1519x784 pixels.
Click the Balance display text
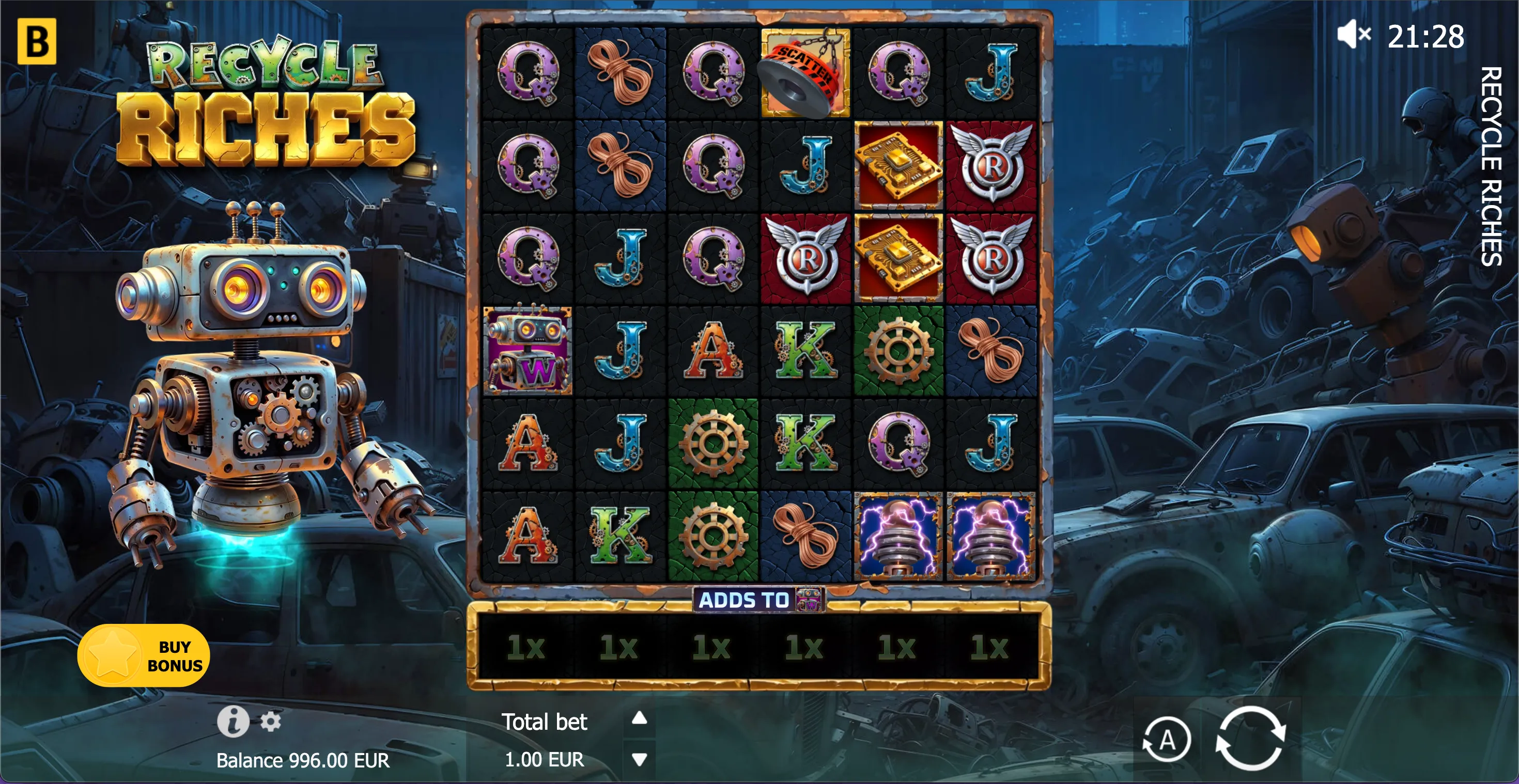point(303,760)
